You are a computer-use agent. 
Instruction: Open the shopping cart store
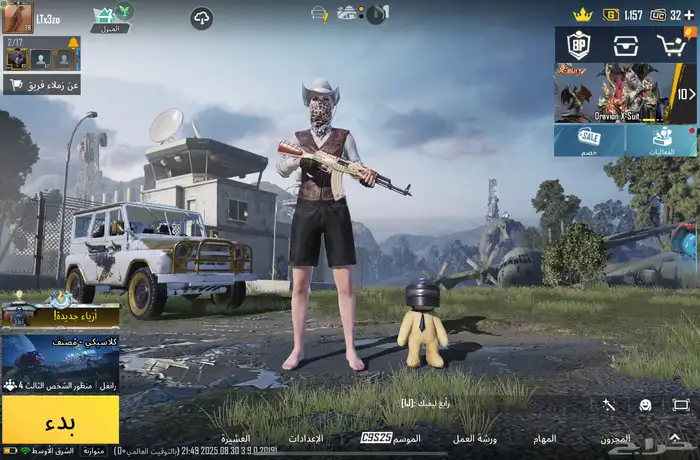672,44
